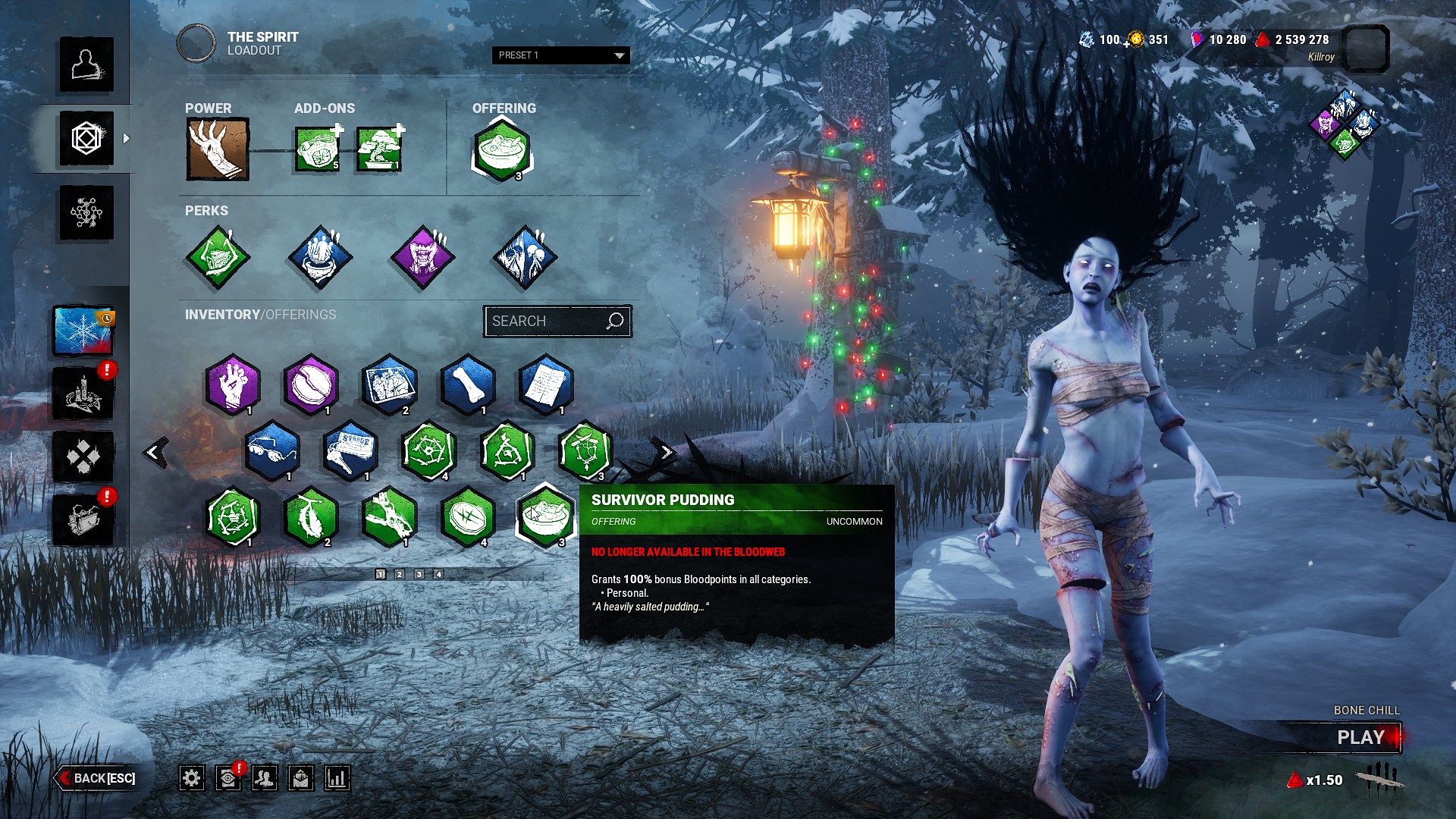The width and height of the screenshot is (1456, 819).
Task: Open the PRESET 1 dropdown
Action: pyautogui.click(x=560, y=55)
